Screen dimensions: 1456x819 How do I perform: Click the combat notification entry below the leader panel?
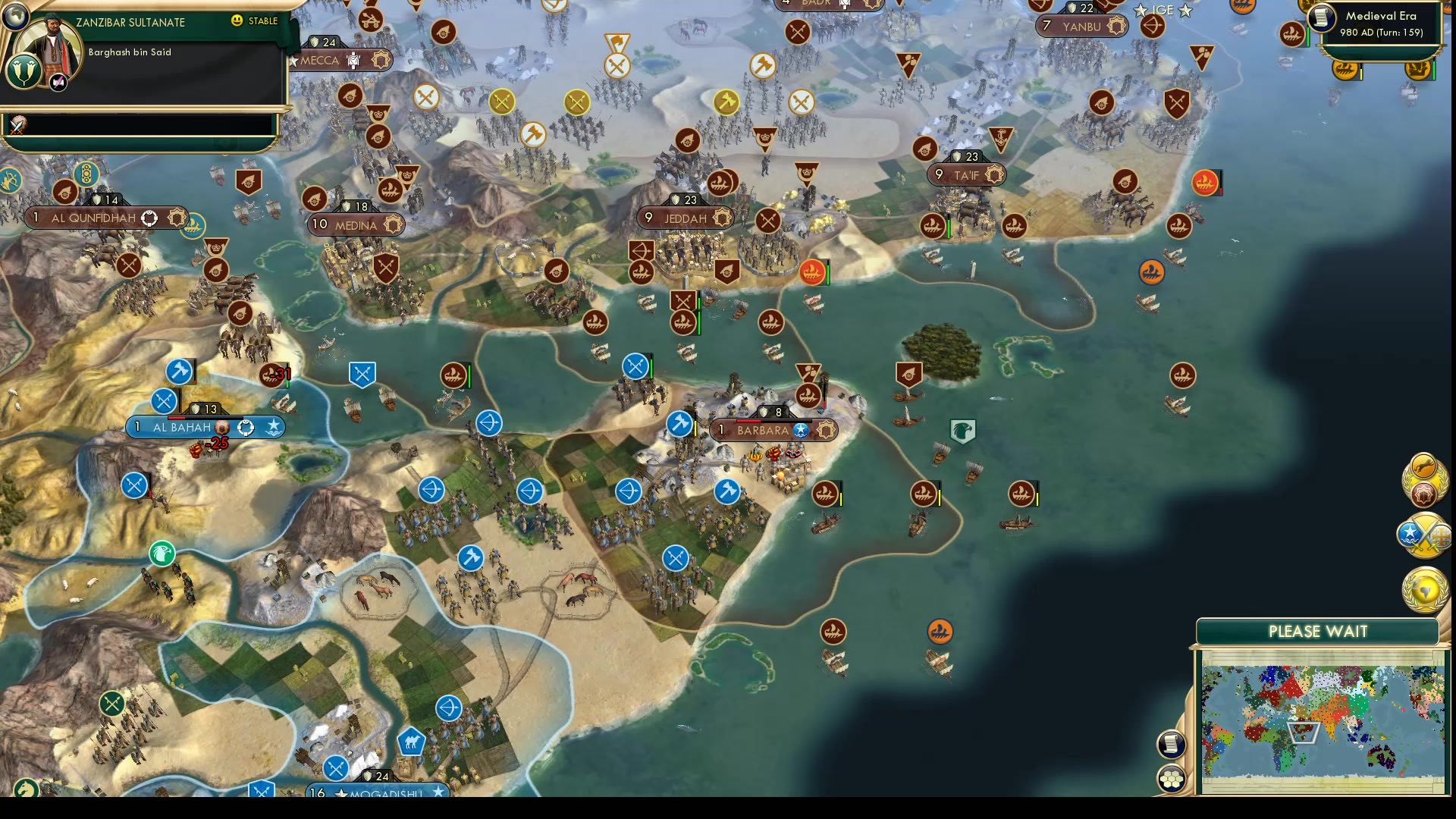17,126
